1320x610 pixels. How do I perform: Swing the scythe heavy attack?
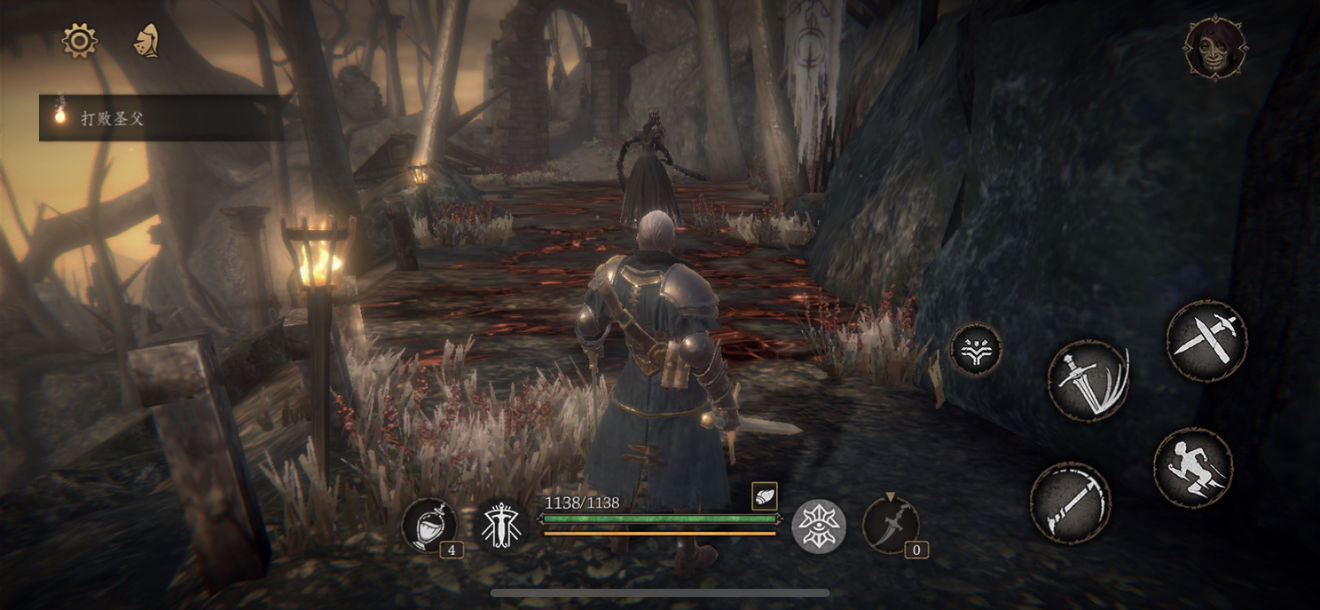click(1070, 502)
